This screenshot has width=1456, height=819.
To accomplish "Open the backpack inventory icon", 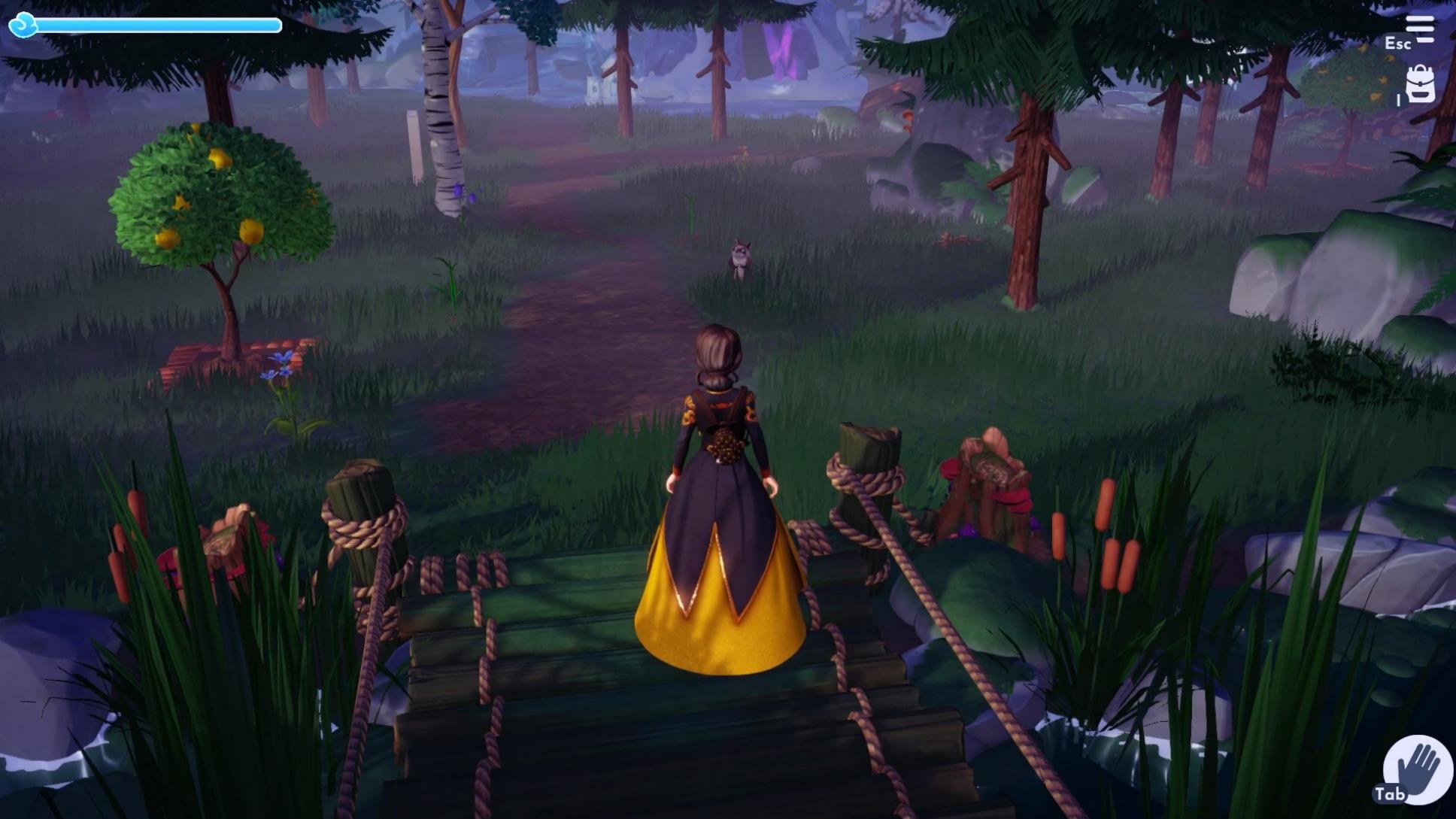I will (1421, 85).
